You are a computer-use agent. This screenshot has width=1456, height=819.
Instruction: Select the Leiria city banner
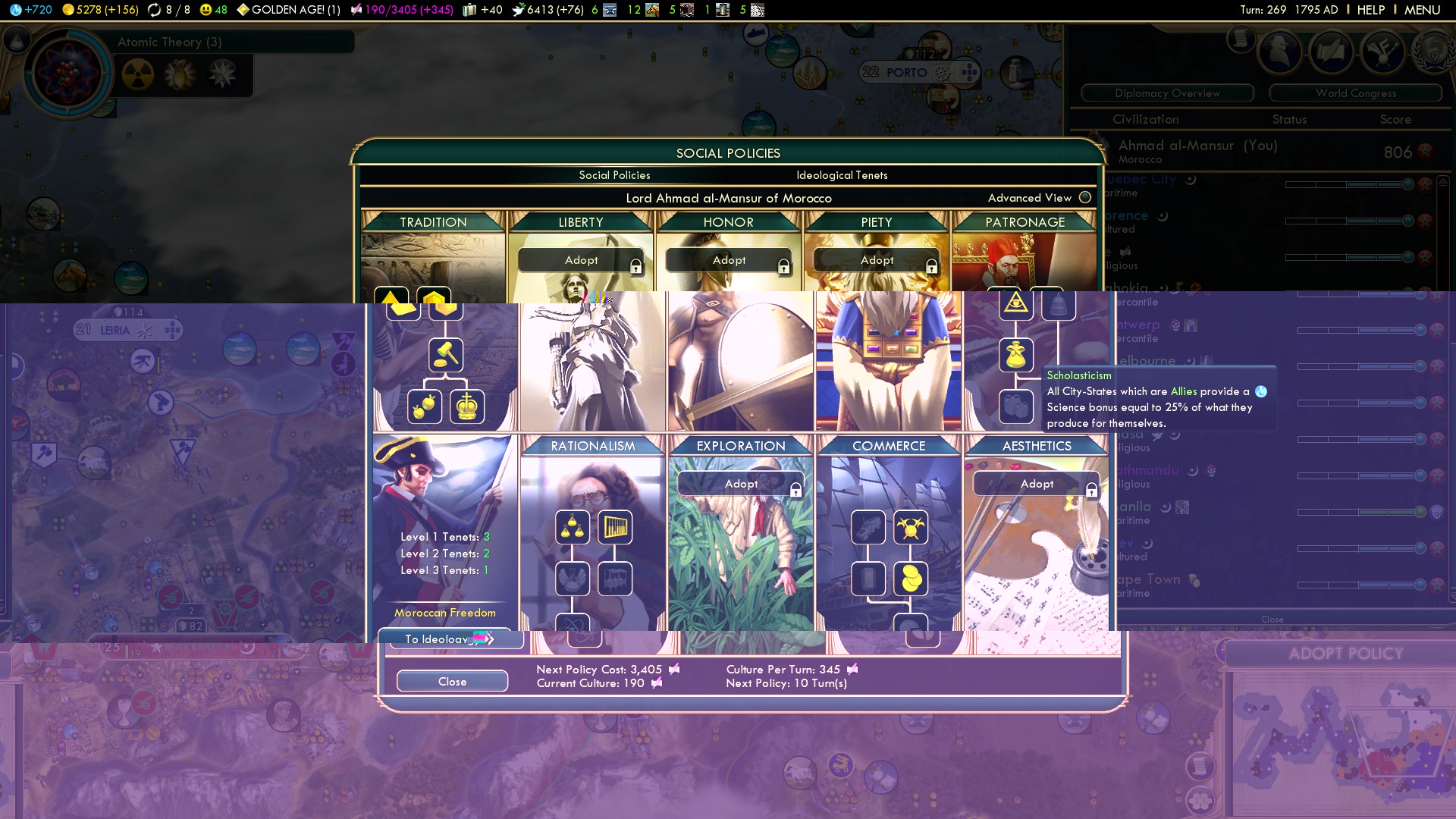(115, 331)
